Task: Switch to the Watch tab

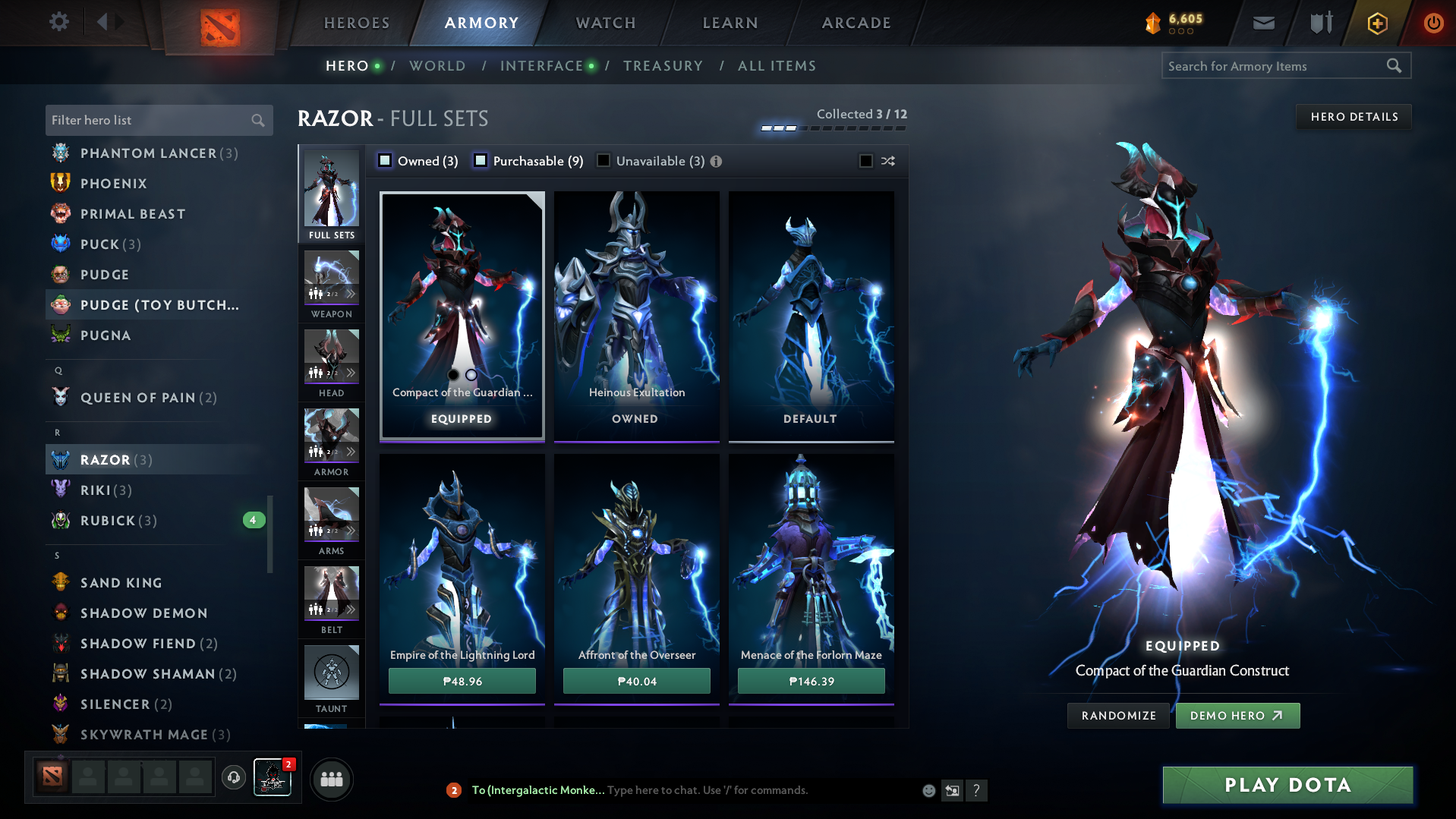Action: 606,23
